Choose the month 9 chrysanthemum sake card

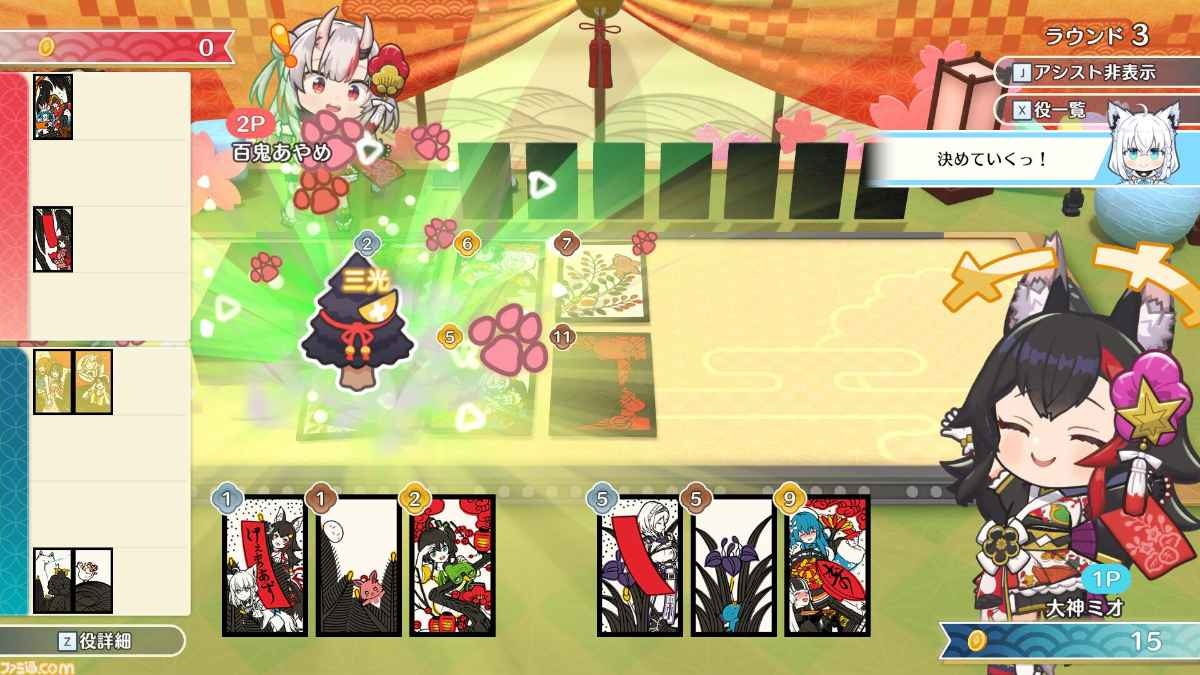pyautogui.click(x=827, y=566)
